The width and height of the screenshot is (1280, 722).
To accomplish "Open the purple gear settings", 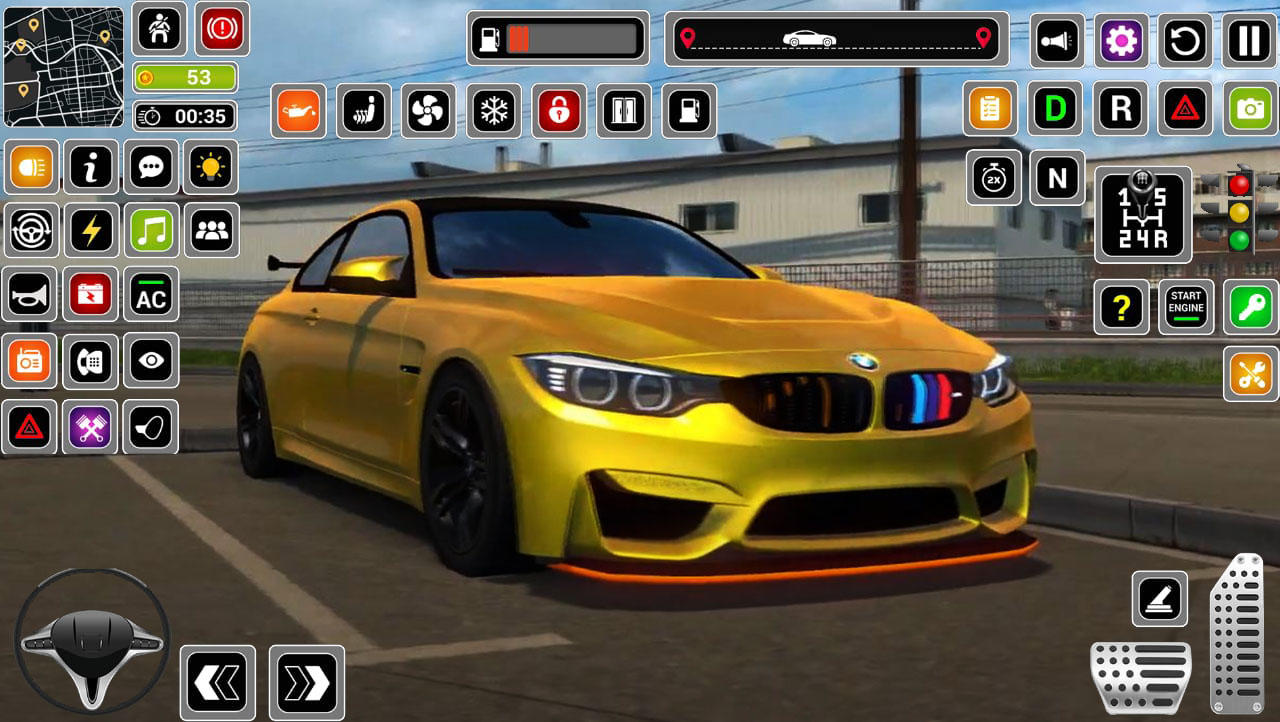I will click(1121, 41).
